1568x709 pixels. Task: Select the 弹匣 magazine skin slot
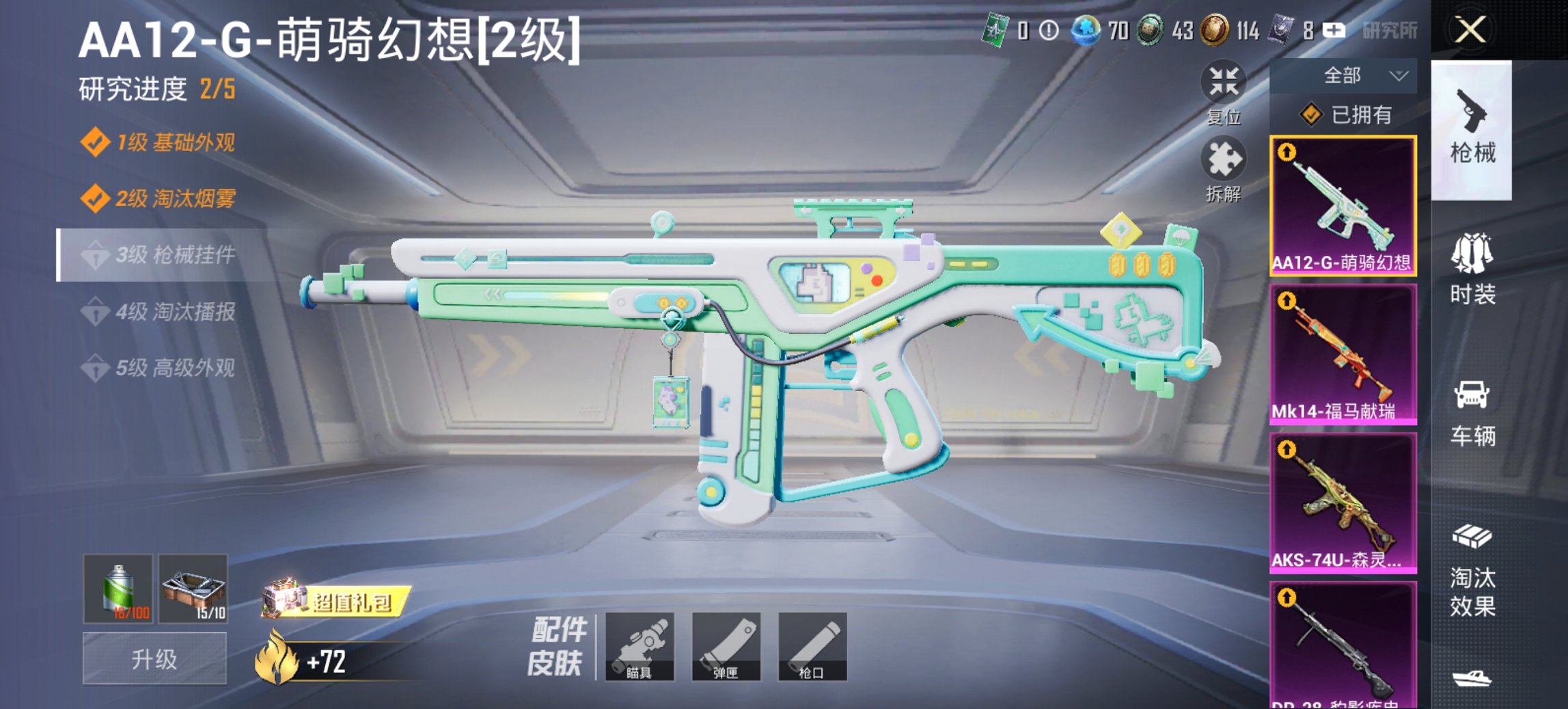728,645
